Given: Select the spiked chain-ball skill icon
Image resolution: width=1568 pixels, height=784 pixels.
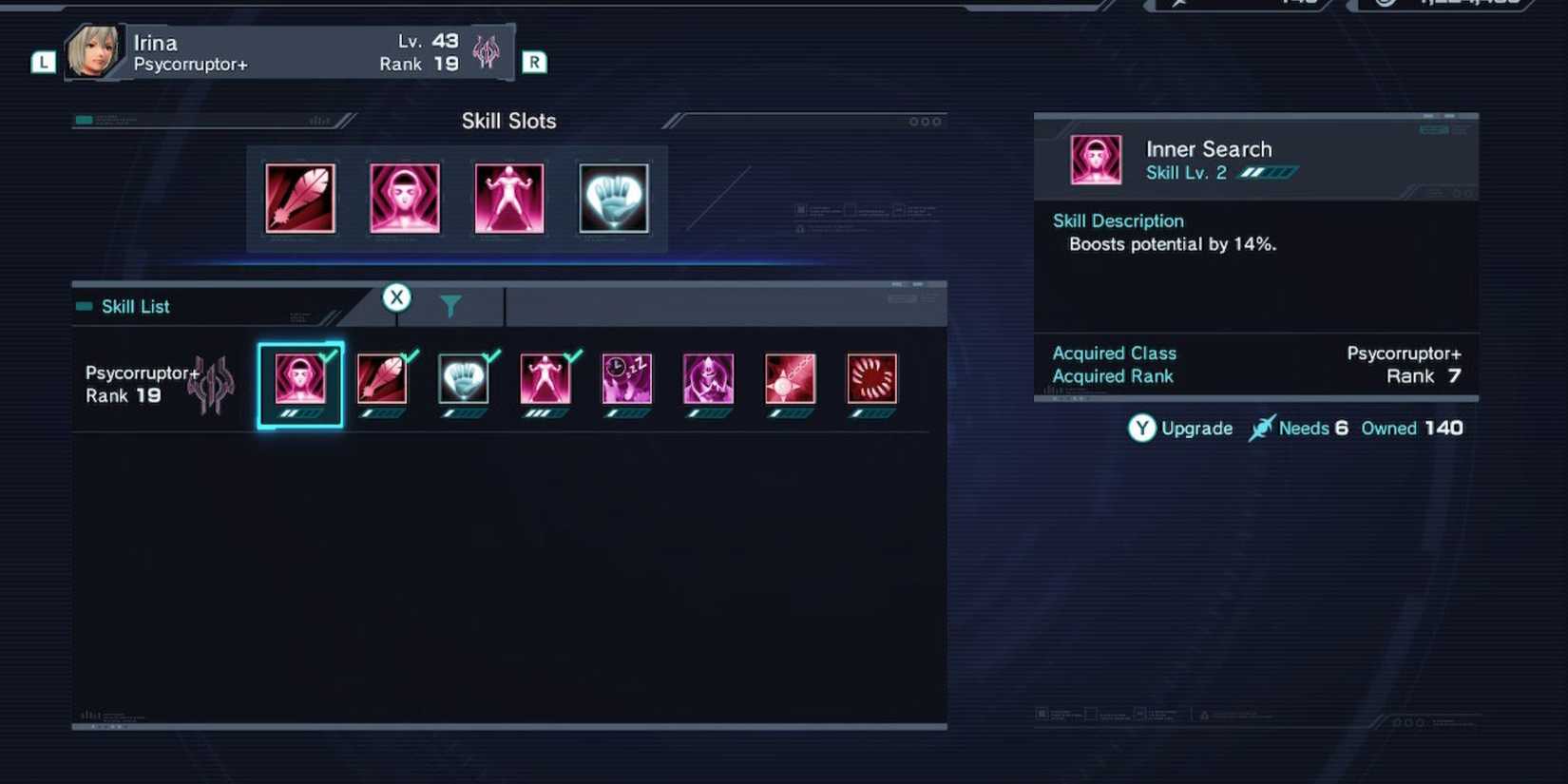Looking at the screenshot, I should pyautogui.click(x=790, y=380).
